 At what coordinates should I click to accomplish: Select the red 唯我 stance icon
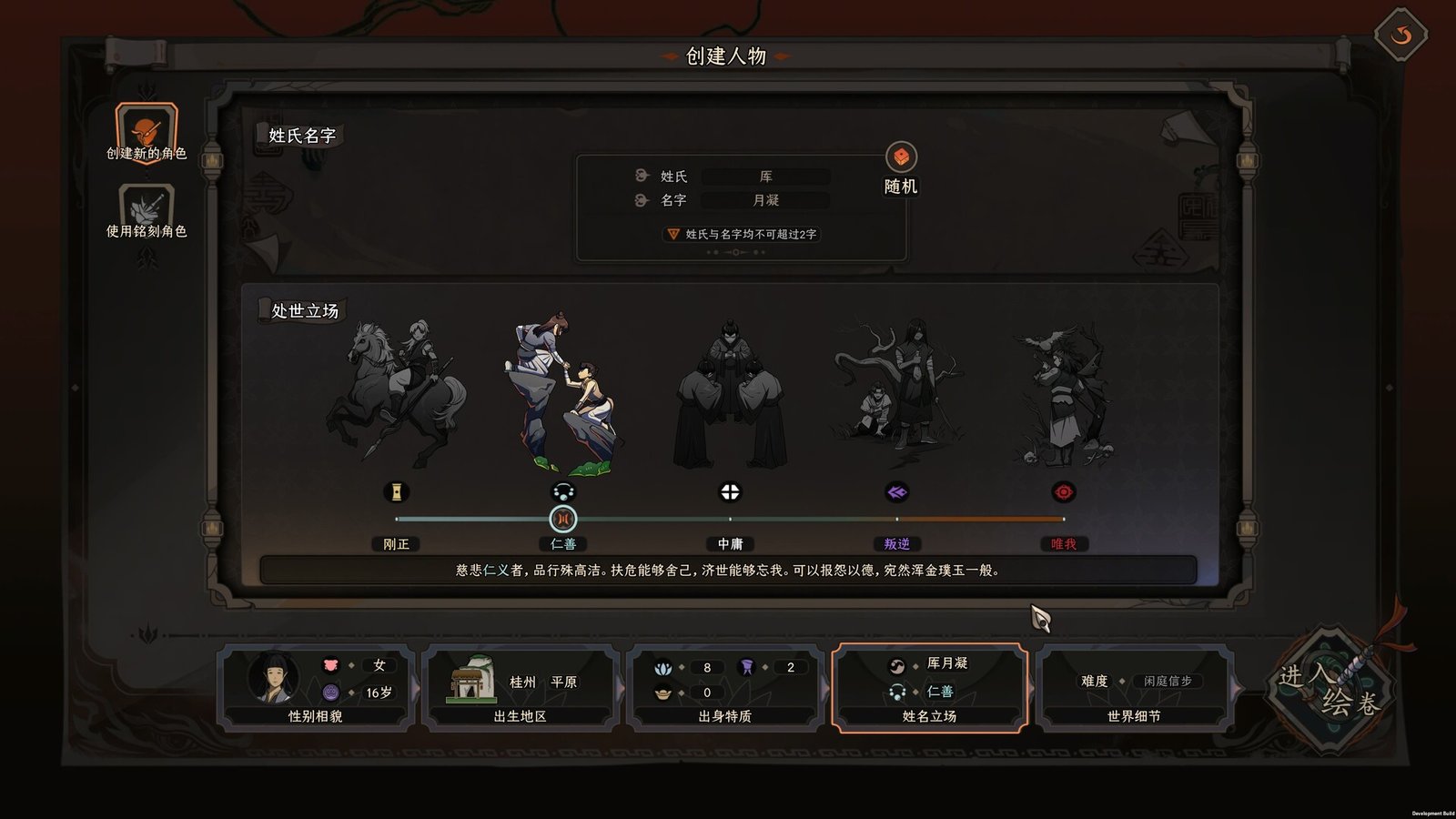coord(1061,493)
